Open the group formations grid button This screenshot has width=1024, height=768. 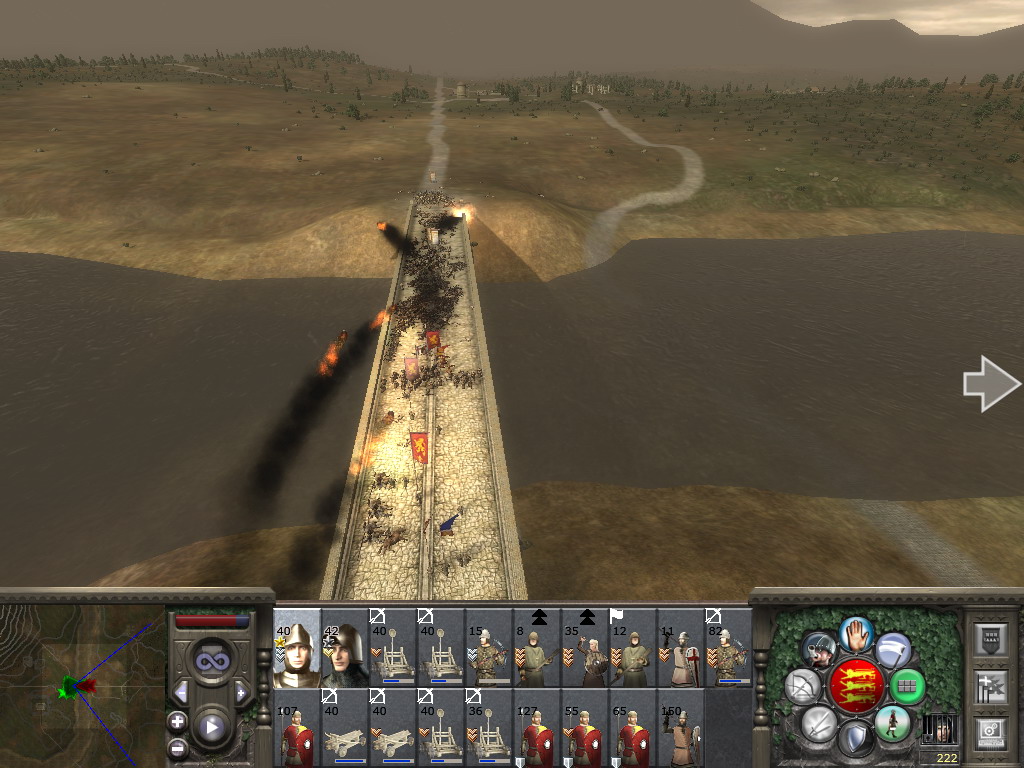907,686
